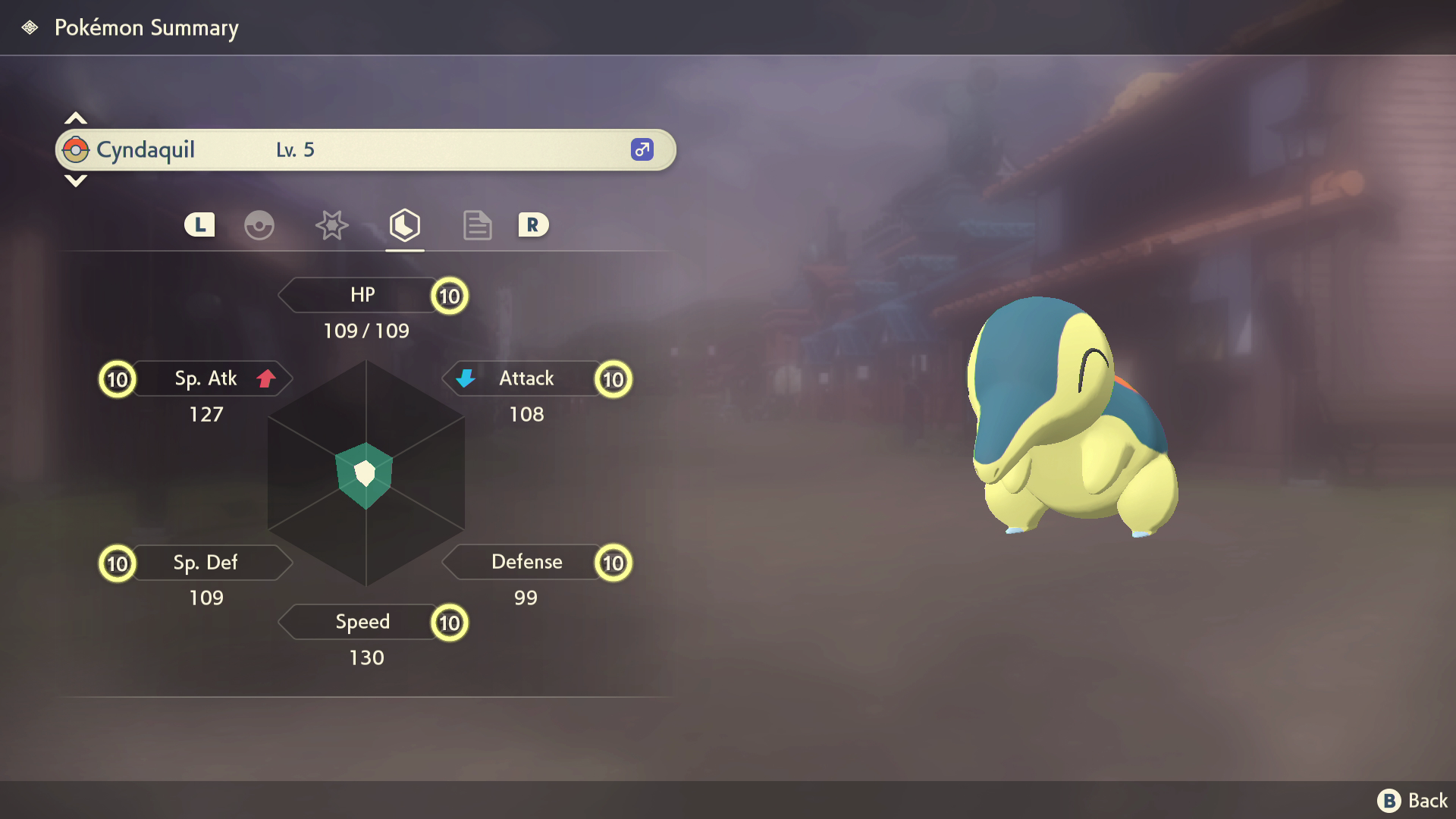The image size is (1456, 819).
Task: Open the document notes tab
Action: pos(477,225)
